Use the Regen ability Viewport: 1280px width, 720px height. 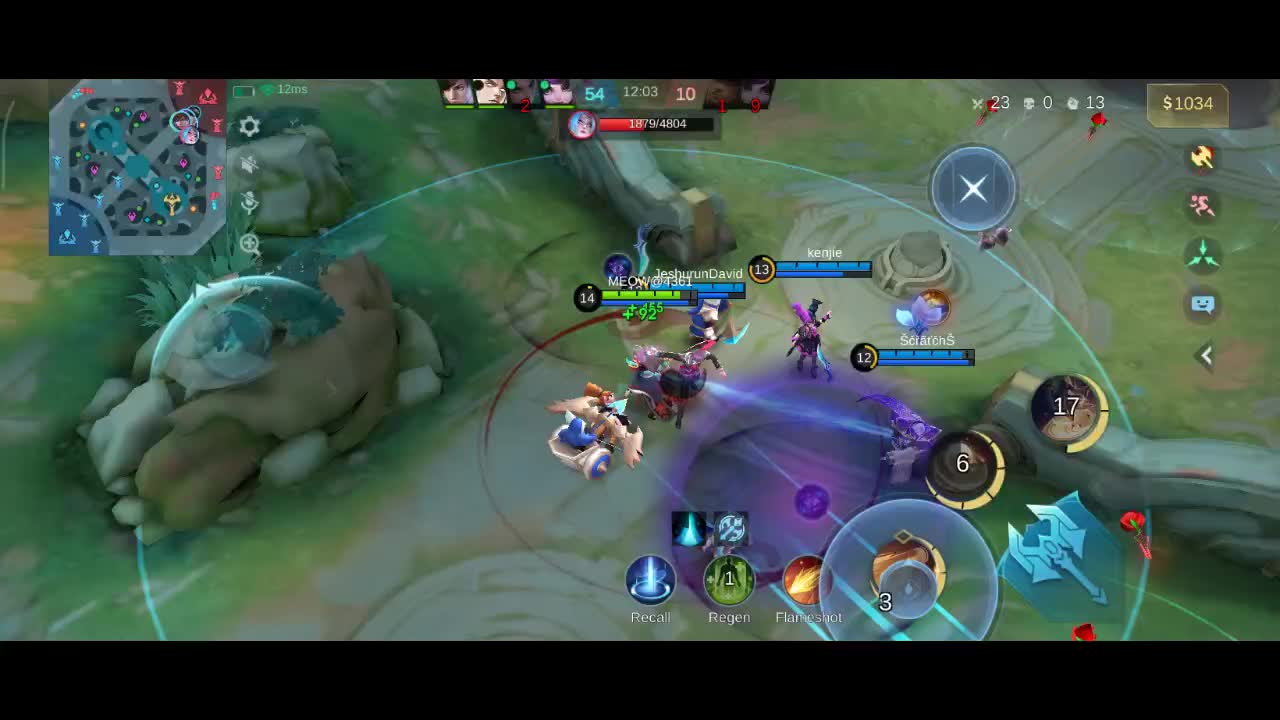pyautogui.click(x=729, y=580)
